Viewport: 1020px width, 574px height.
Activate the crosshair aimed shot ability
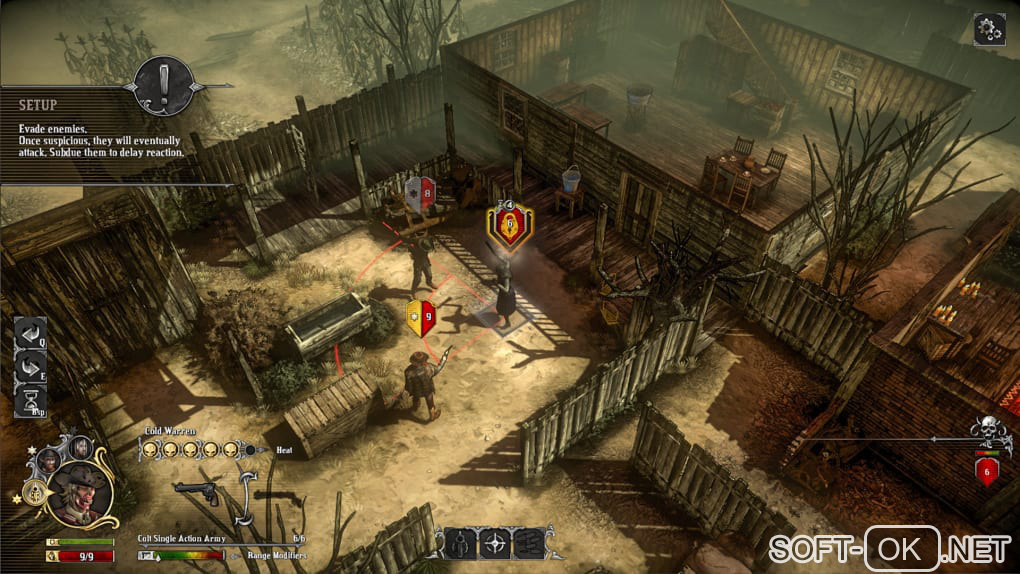(494, 543)
